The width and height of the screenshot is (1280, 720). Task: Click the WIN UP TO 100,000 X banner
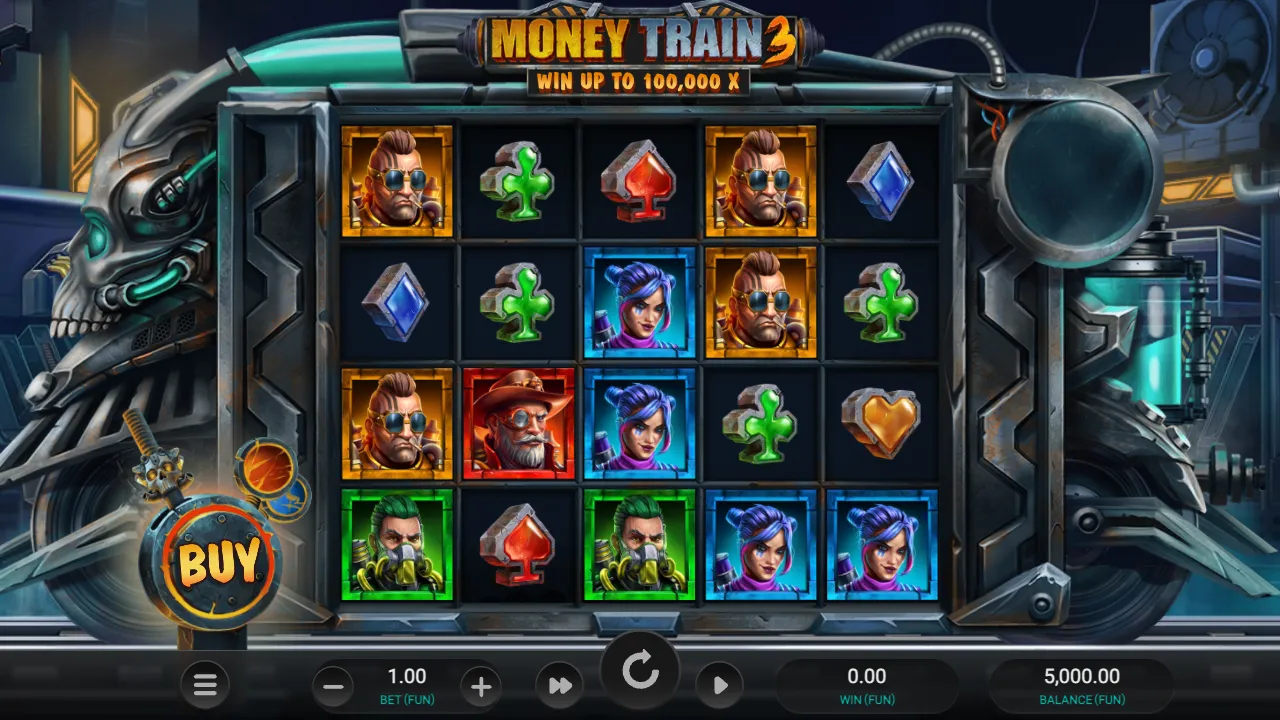point(640,84)
